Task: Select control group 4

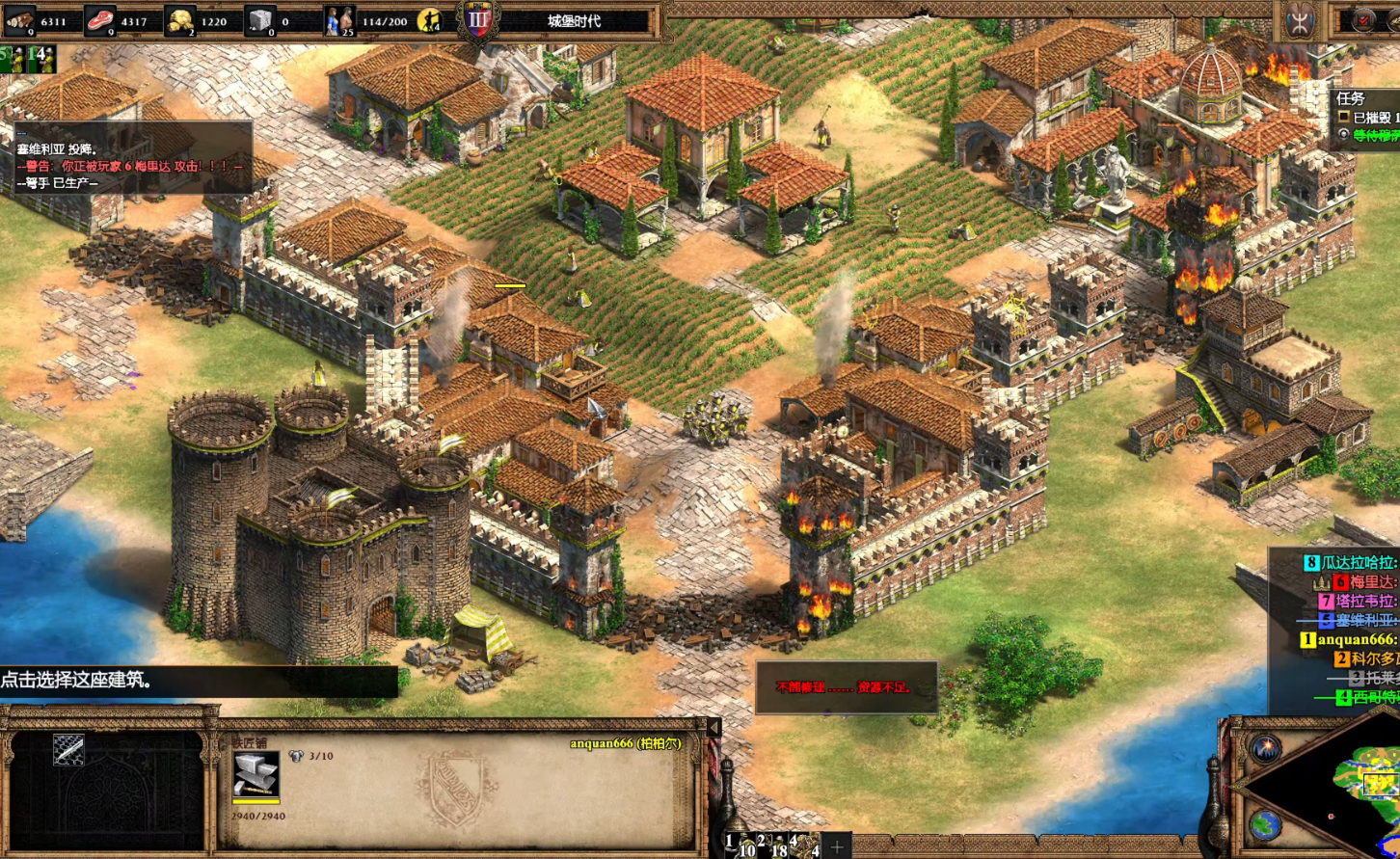Action: (x=804, y=845)
